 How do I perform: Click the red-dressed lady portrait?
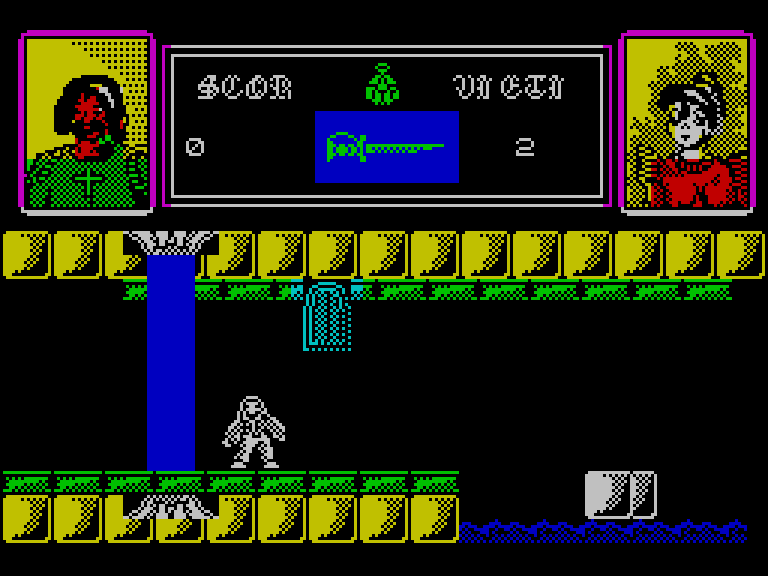[686, 122]
